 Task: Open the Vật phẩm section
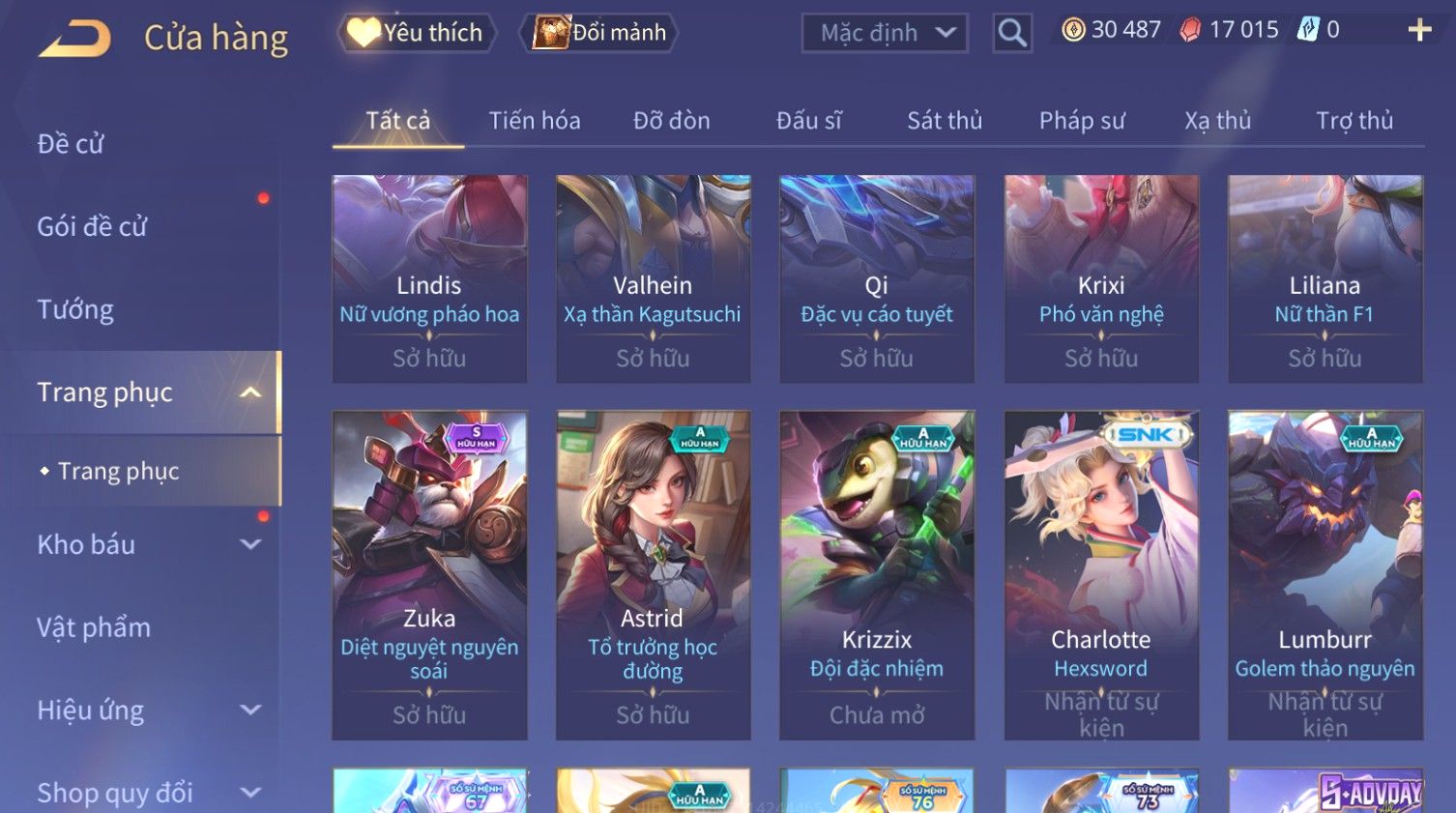[94, 627]
